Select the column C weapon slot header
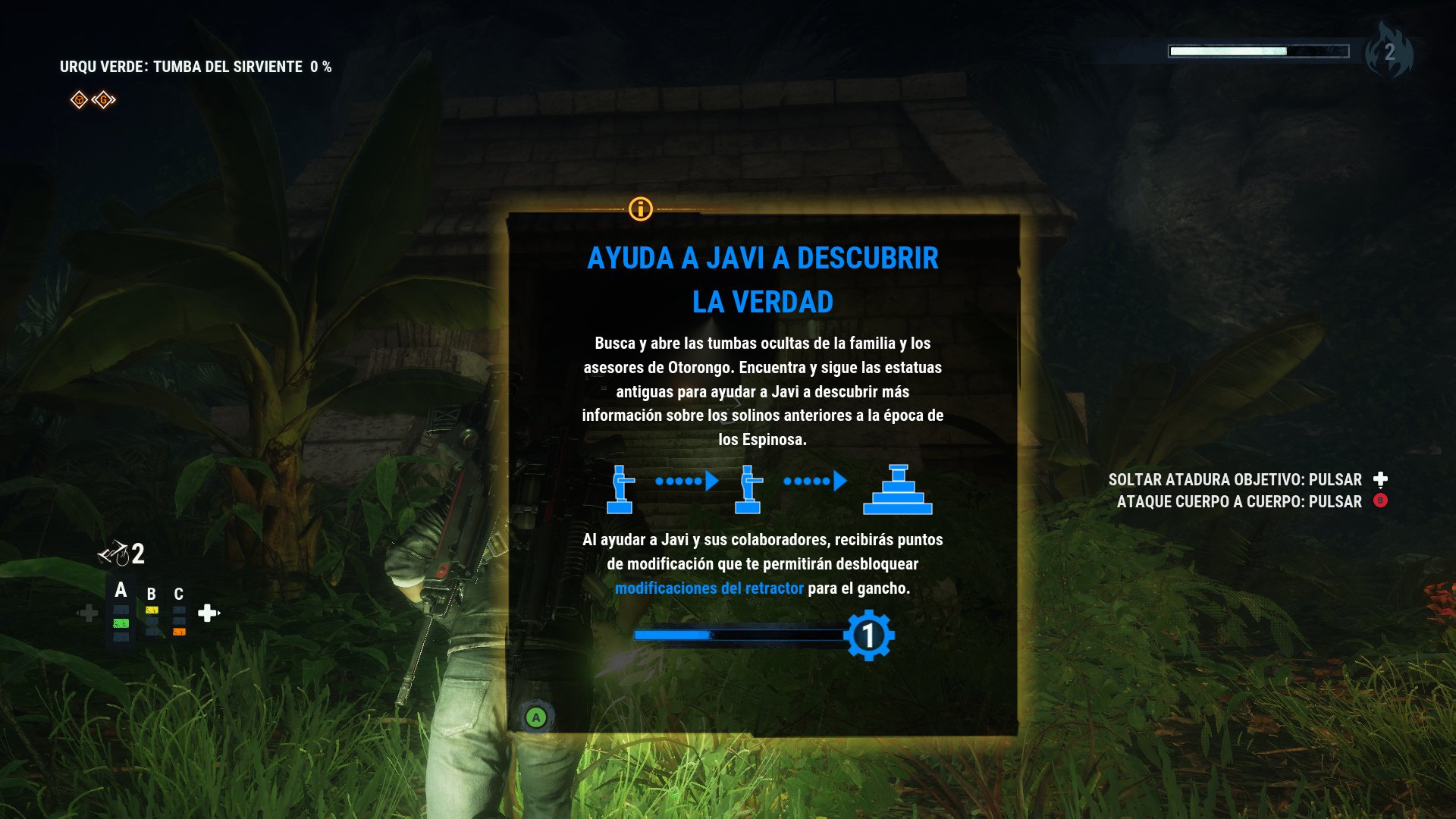Image resolution: width=1456 pixels, height=819 pixels. [179, 593]
